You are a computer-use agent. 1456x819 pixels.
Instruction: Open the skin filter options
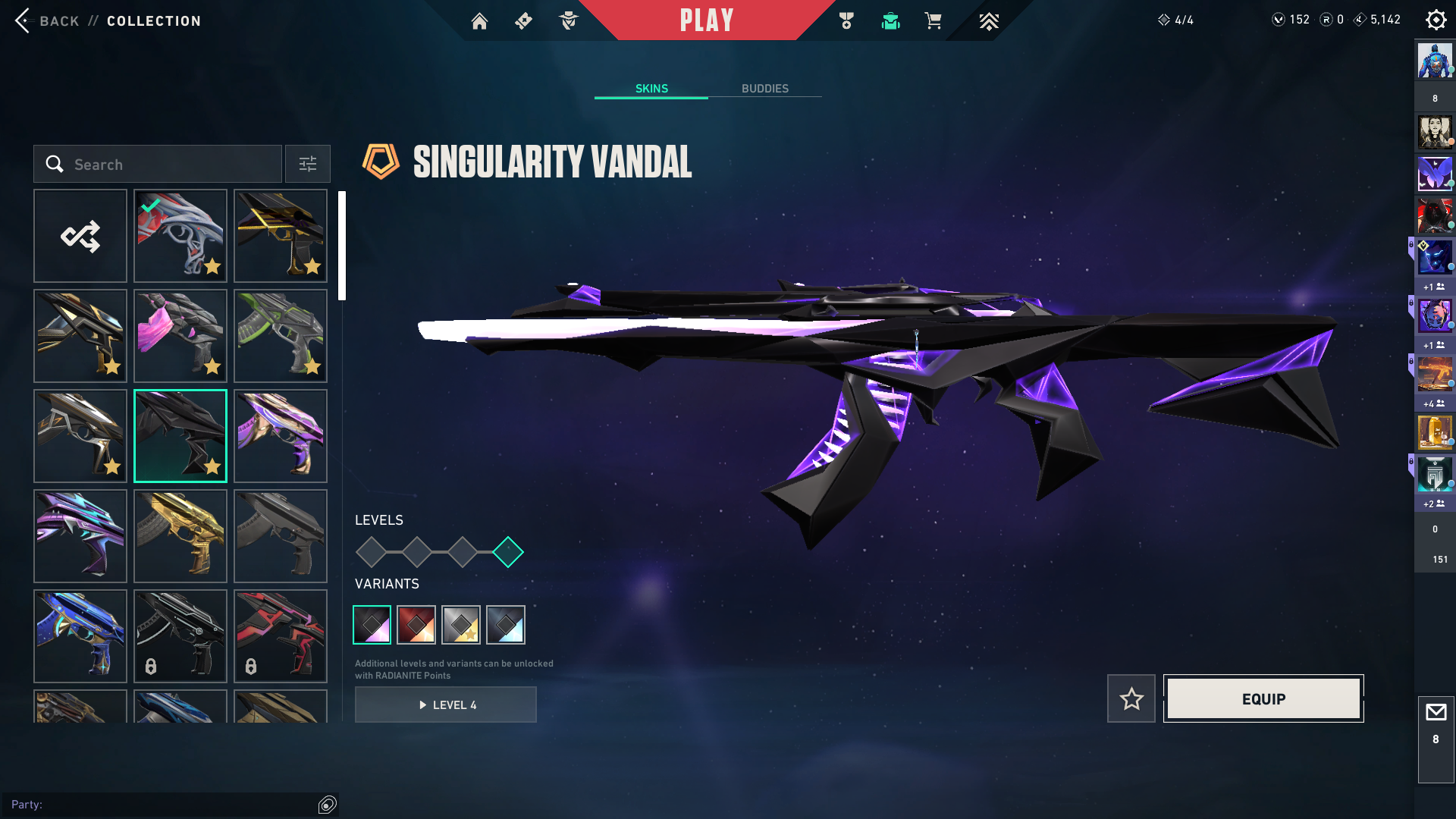point(308,164)
